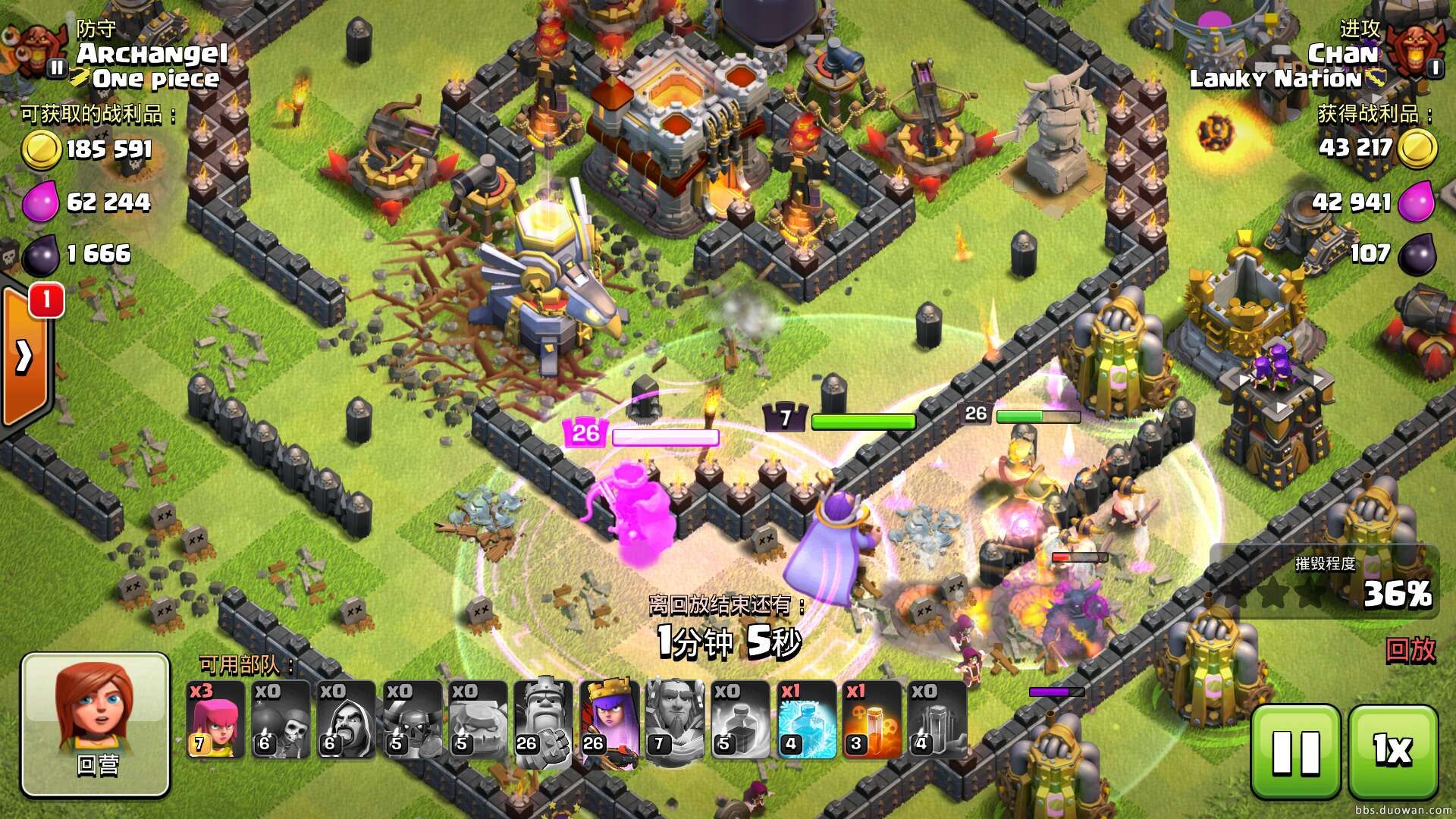The image size is (1456, 819).
Task: Select the Archer troop slot
Action: click(x=215, y=720)
